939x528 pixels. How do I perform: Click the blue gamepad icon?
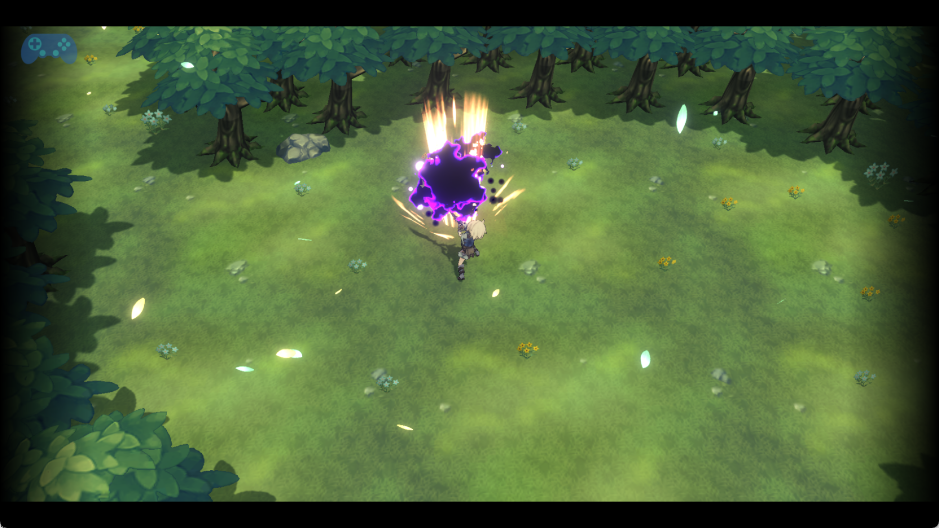tap(49, 48)
